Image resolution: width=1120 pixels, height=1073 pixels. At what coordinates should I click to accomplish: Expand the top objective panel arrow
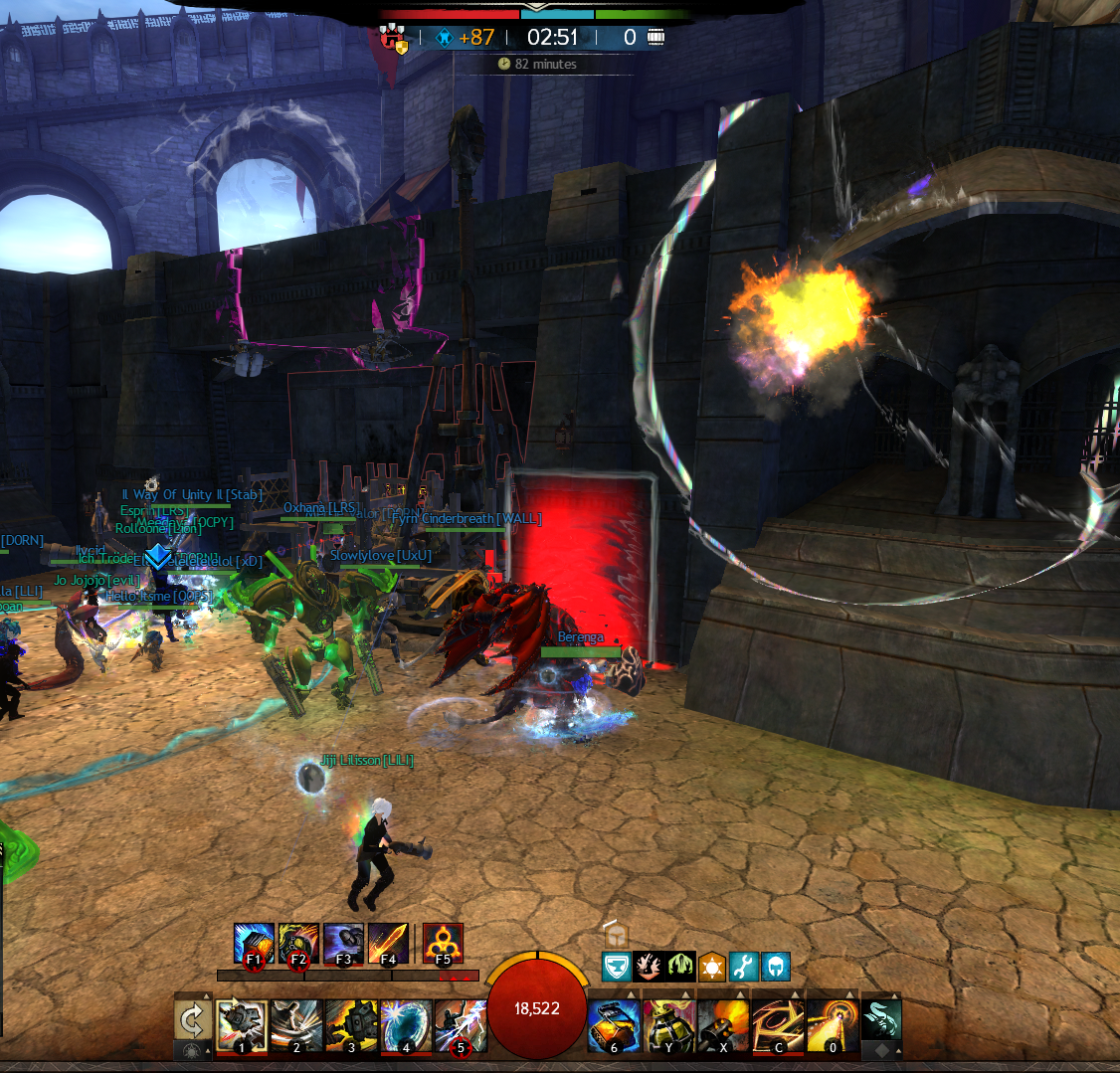[537, 5]
